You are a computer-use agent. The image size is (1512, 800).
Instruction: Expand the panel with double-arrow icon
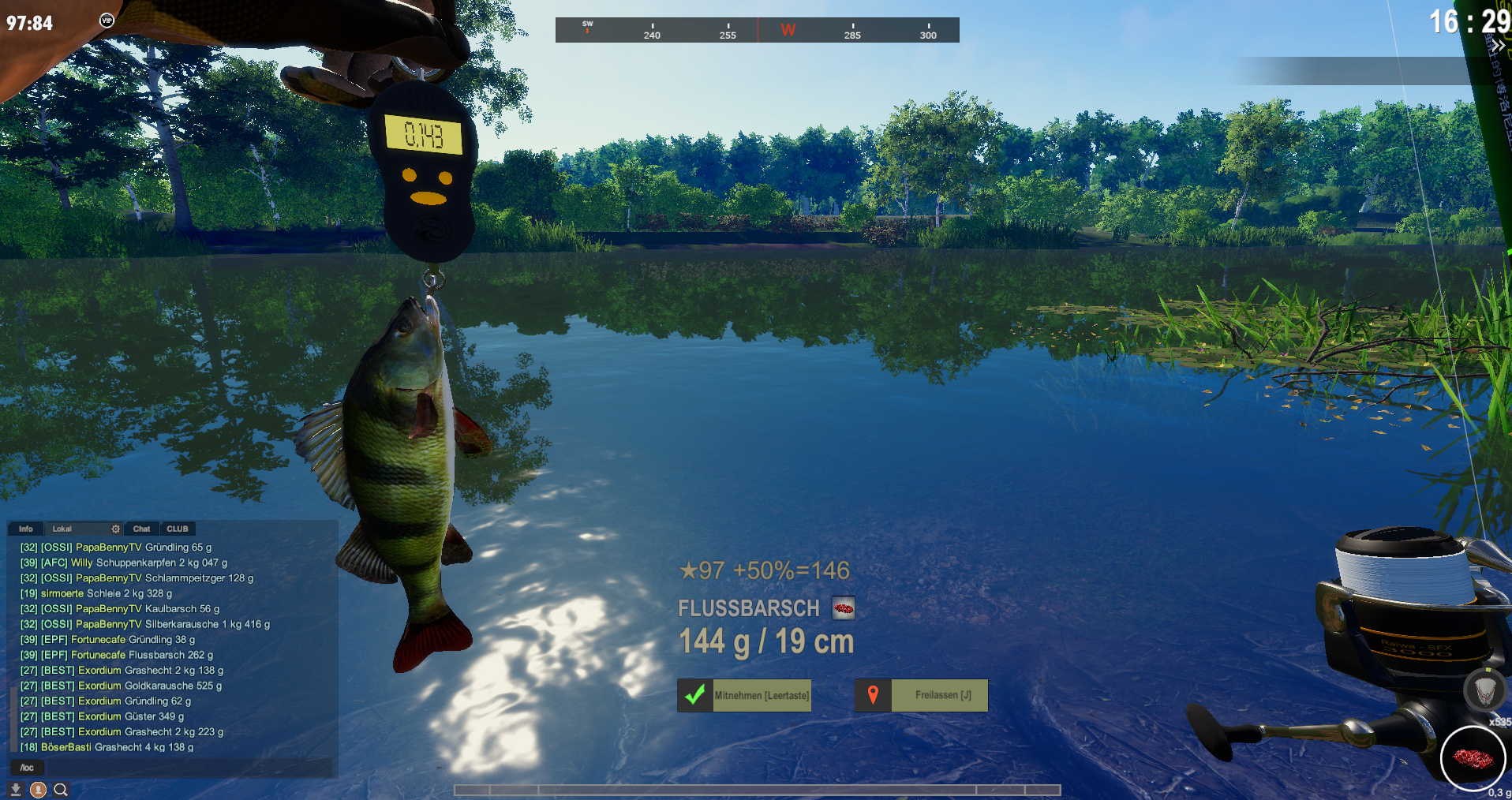(1497, 45)
